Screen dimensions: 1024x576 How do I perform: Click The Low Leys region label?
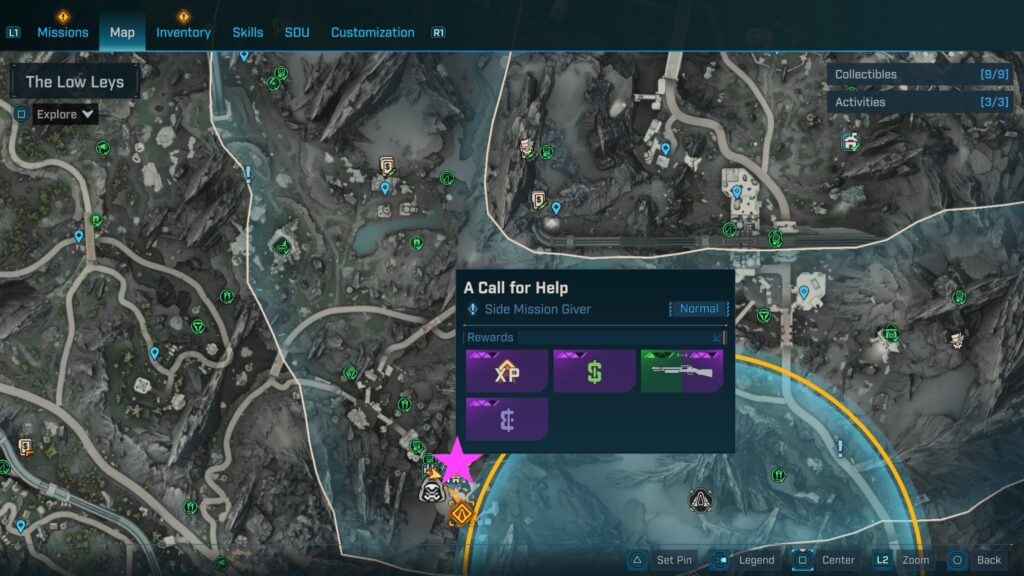tap(75, 82)
